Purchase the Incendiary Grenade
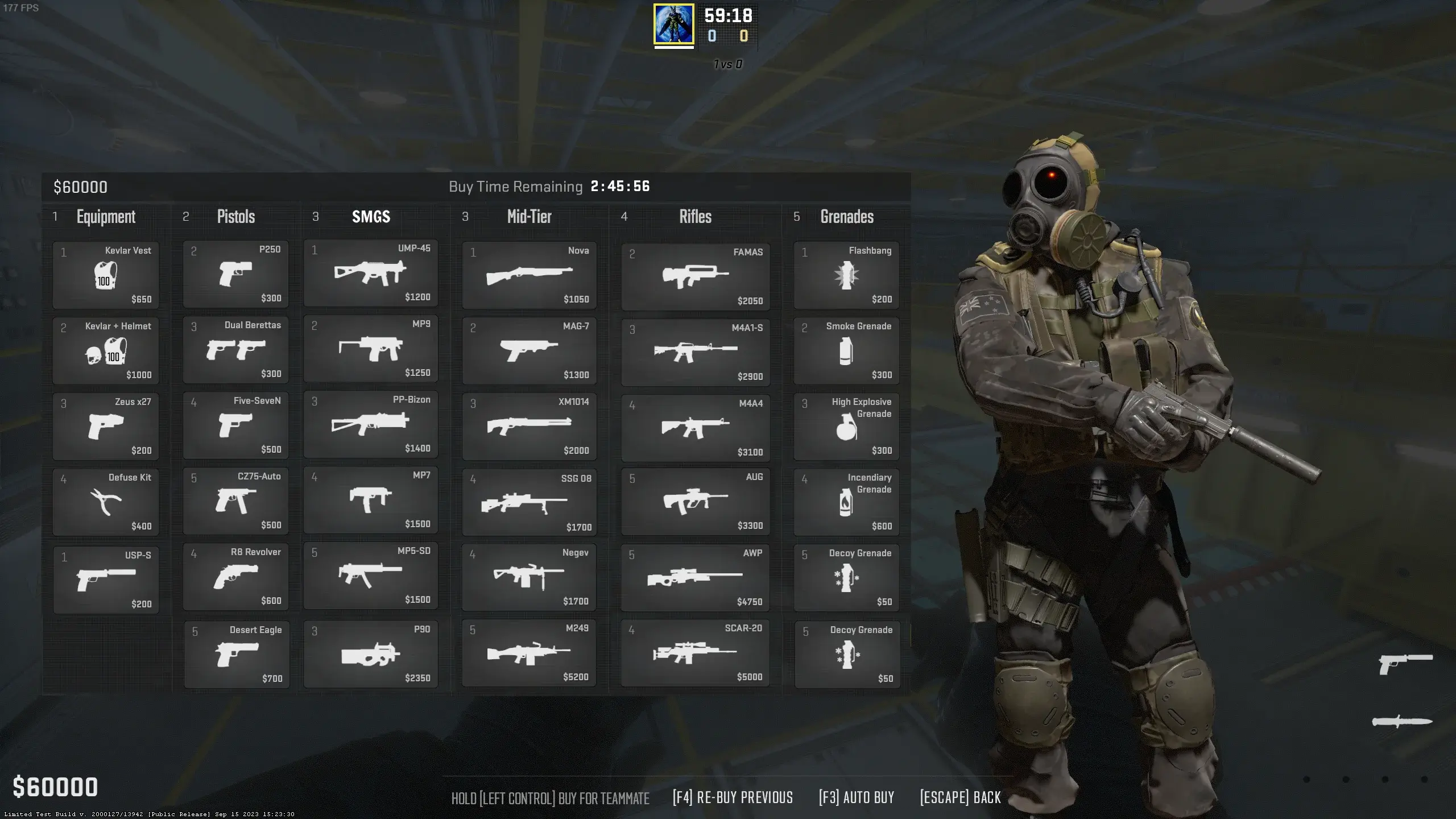The height and width of the screenshot is (819, 1456). [x=846, y=502]
